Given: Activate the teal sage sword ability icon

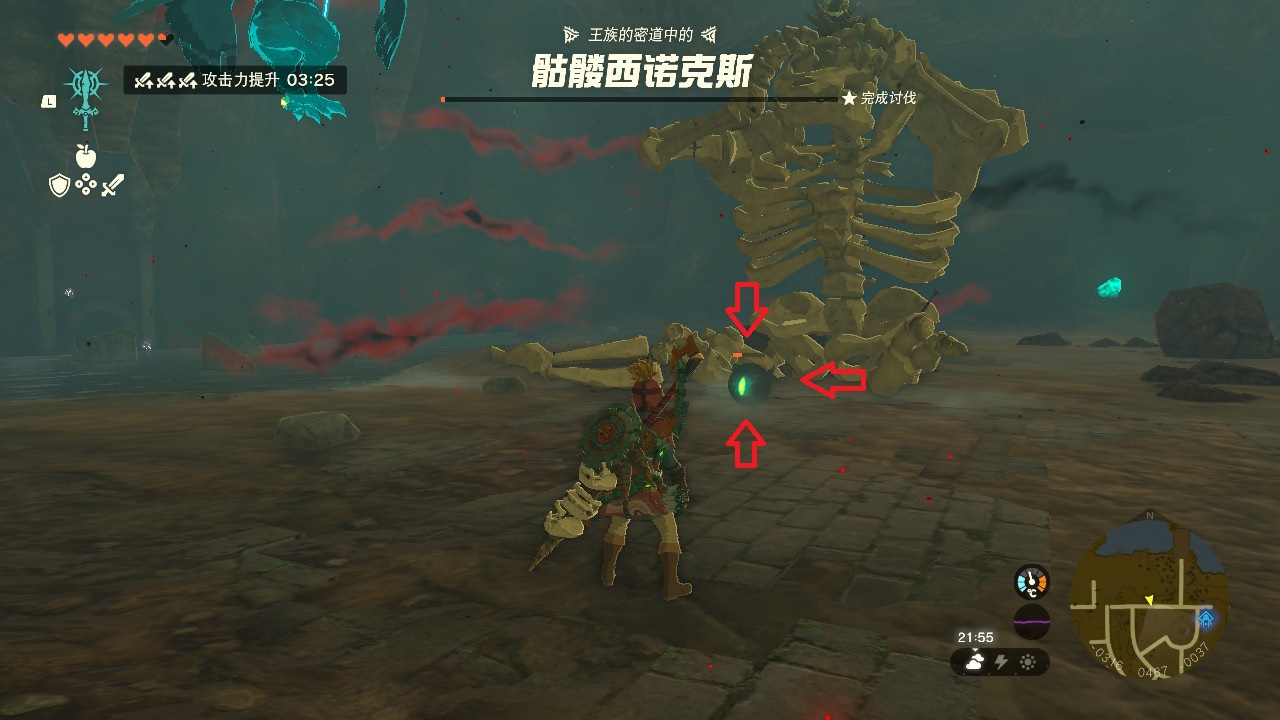Looking at the screenshot, I should (x=84, y=96).
